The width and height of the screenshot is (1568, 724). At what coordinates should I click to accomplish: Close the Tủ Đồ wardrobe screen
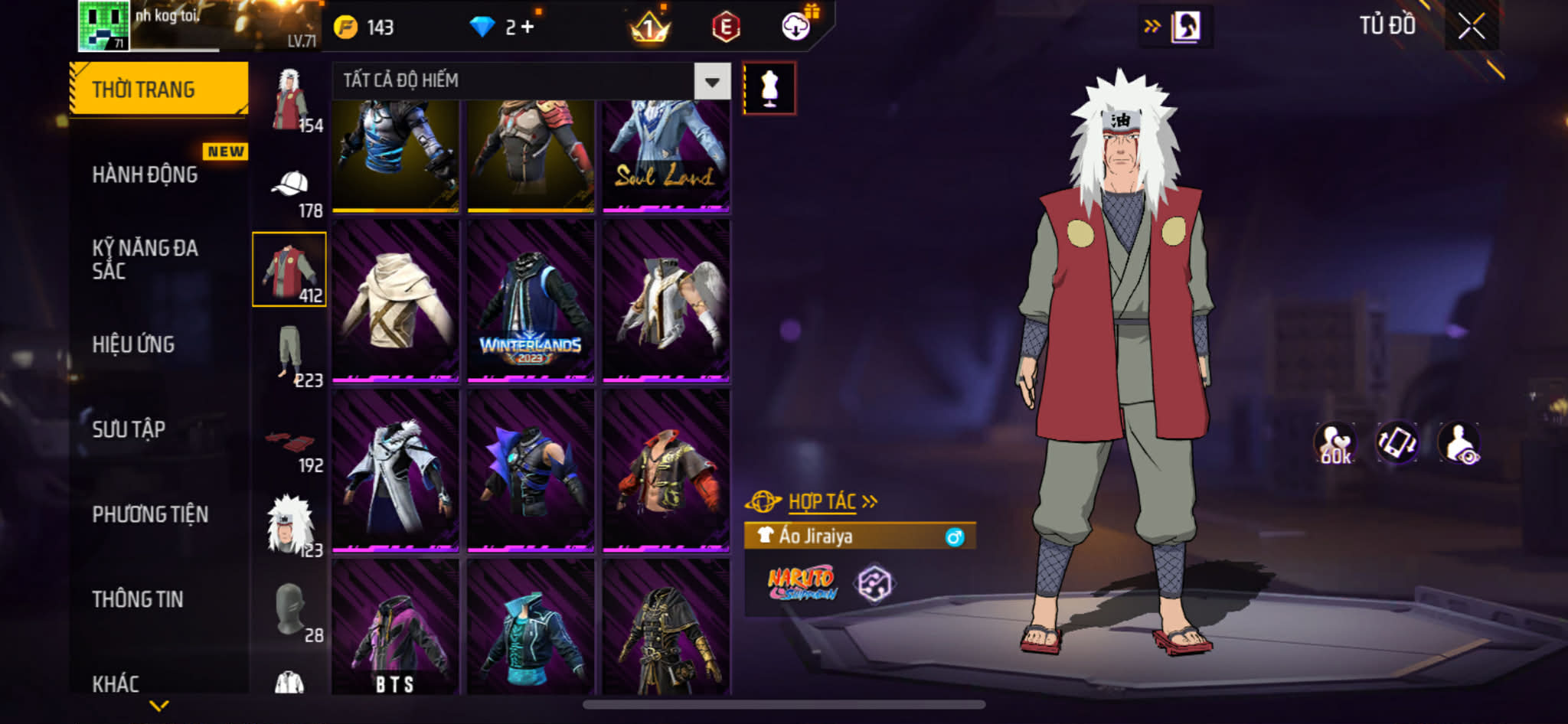click(x=1471, y=27)
